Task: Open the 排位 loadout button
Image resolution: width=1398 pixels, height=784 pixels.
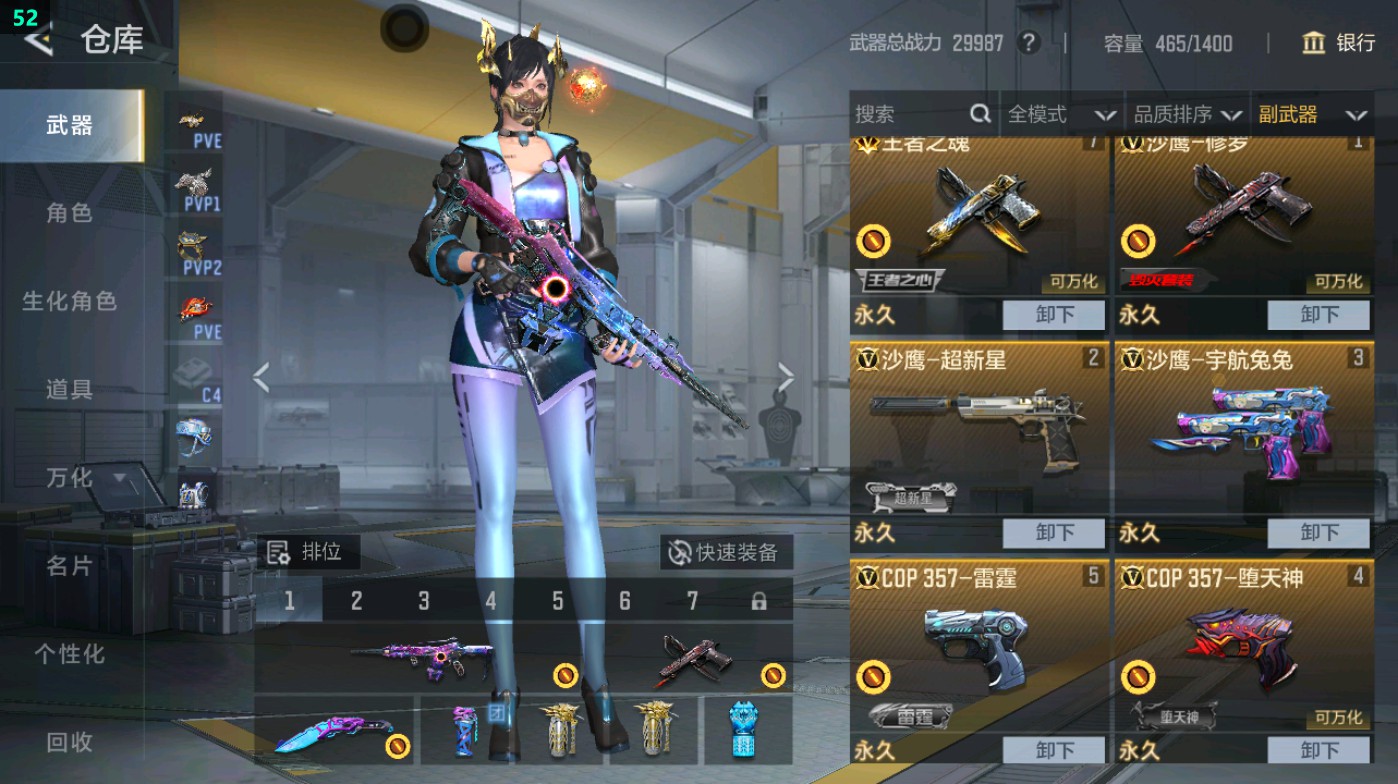Action: tap(306, 551)
